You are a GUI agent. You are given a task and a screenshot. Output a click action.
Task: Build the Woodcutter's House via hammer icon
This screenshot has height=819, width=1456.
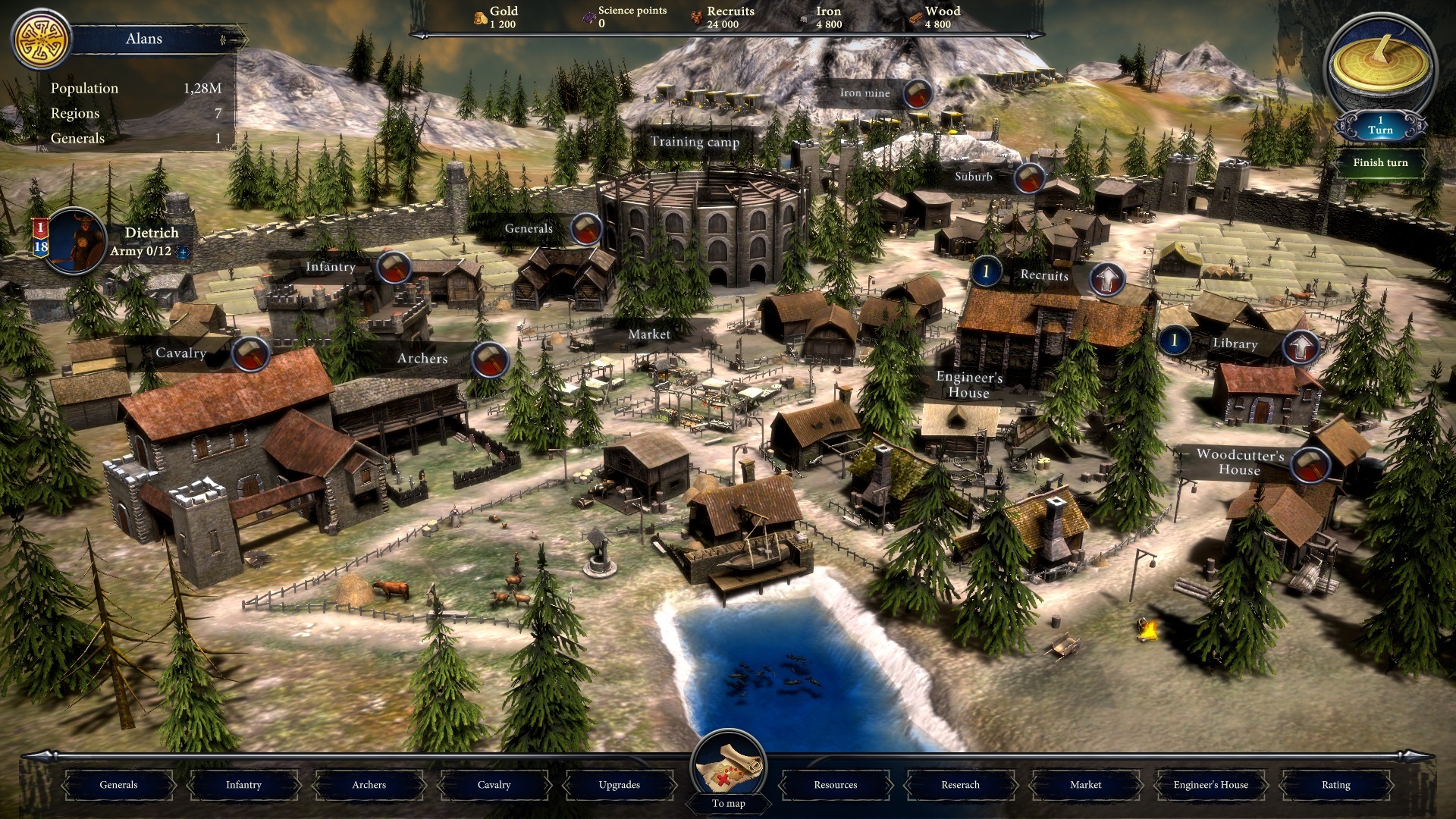[1310, 463]
